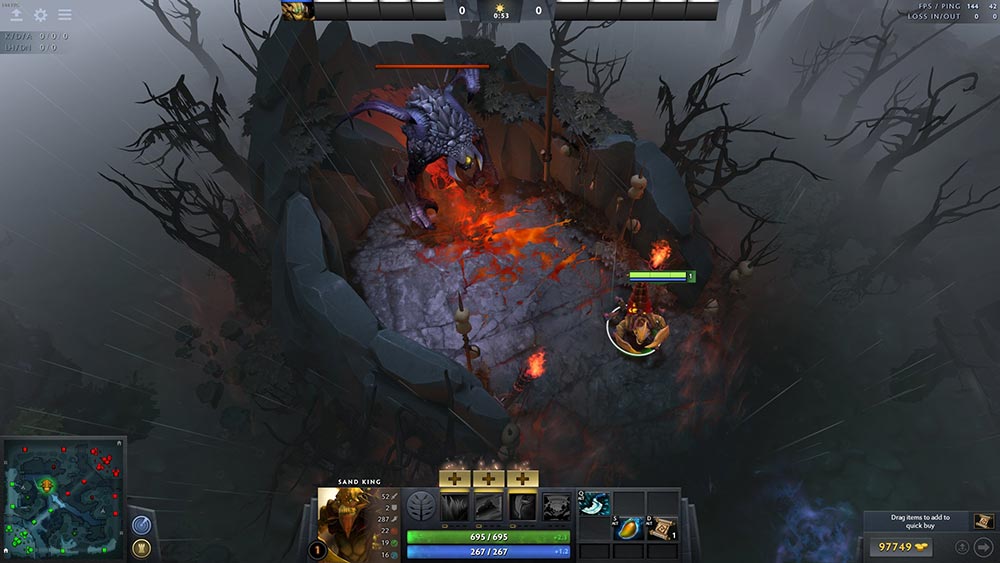1000x563 pixels.
Task: Activate the Glyph of Fortification button
Action: tap(141, 547)
